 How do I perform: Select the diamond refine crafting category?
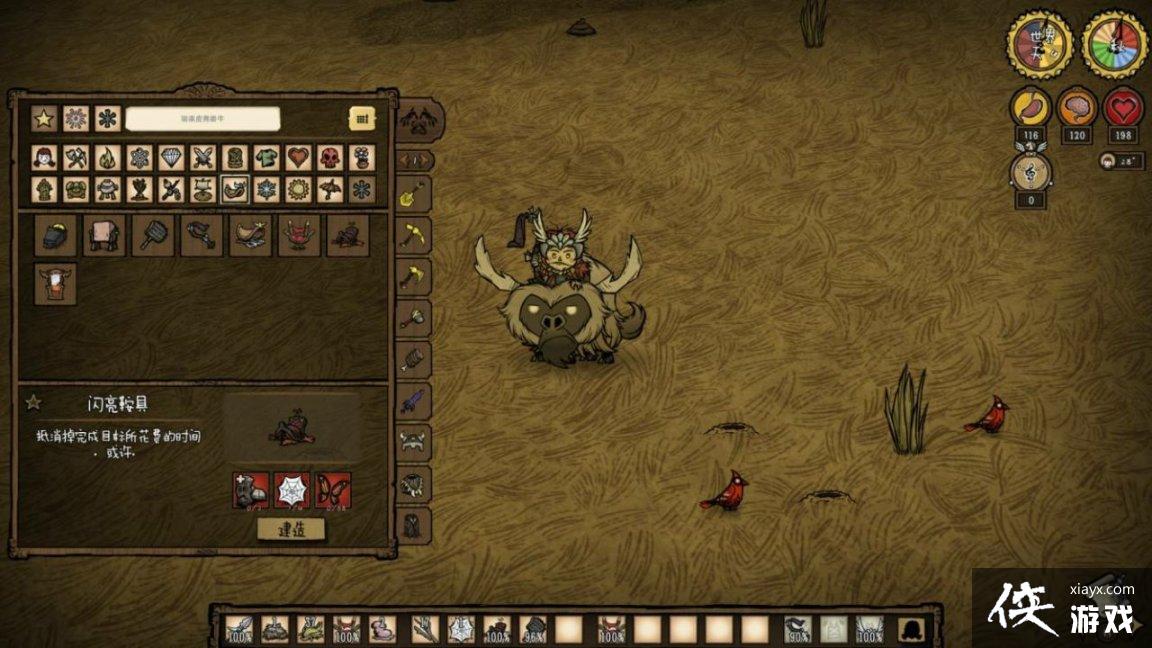[x=171, y=158]
